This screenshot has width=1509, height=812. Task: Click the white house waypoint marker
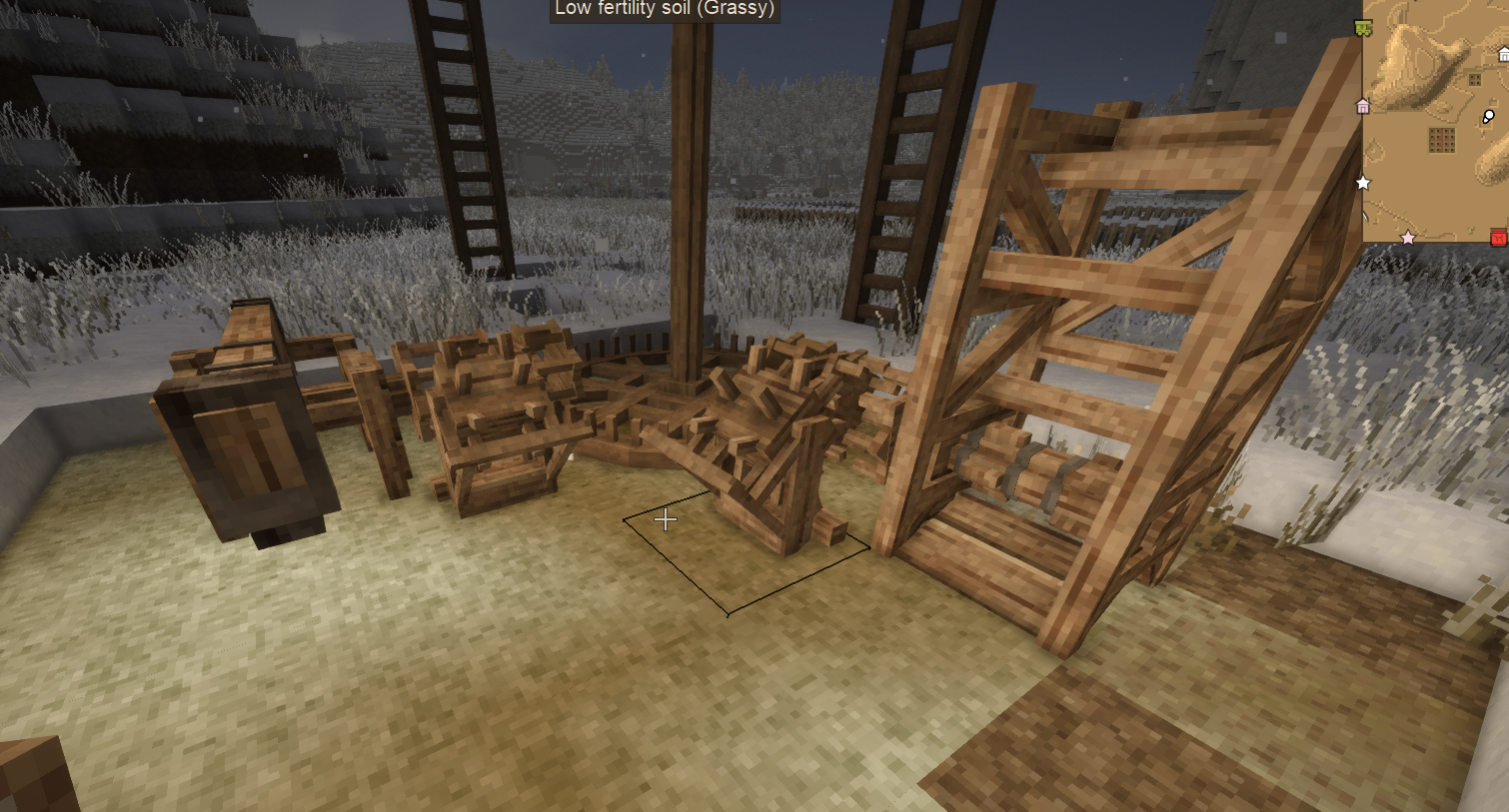point(1503,55)
